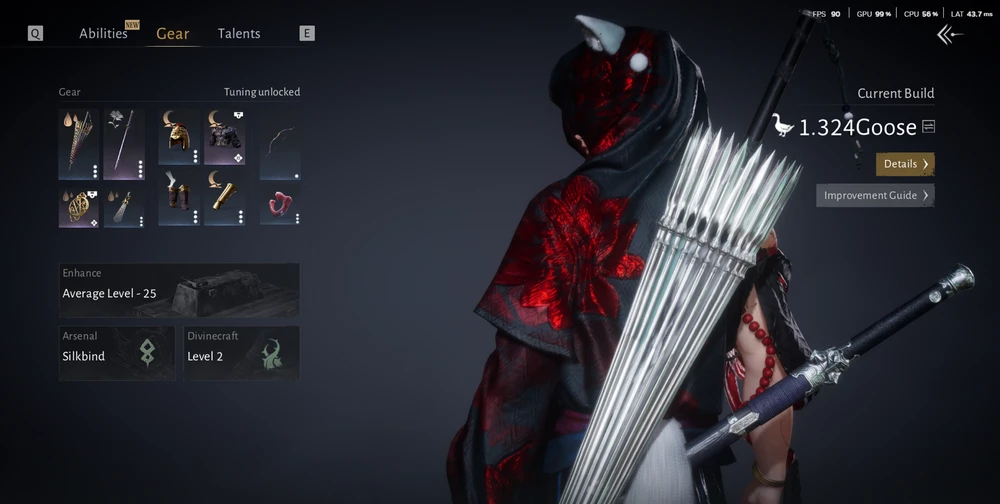Switch to the Abilities tab

click(104, 34)
